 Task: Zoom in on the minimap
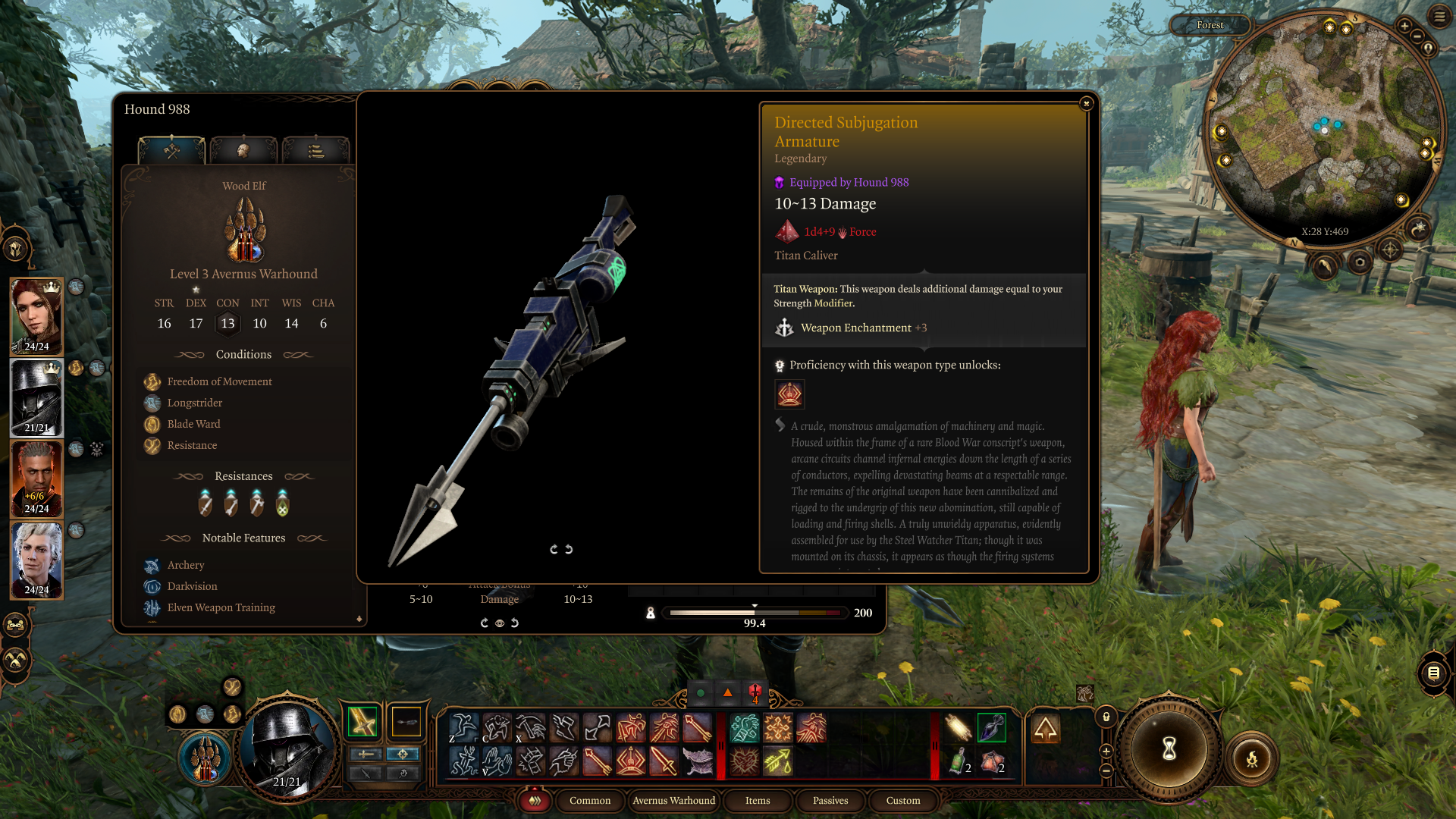coord(1404,26)
